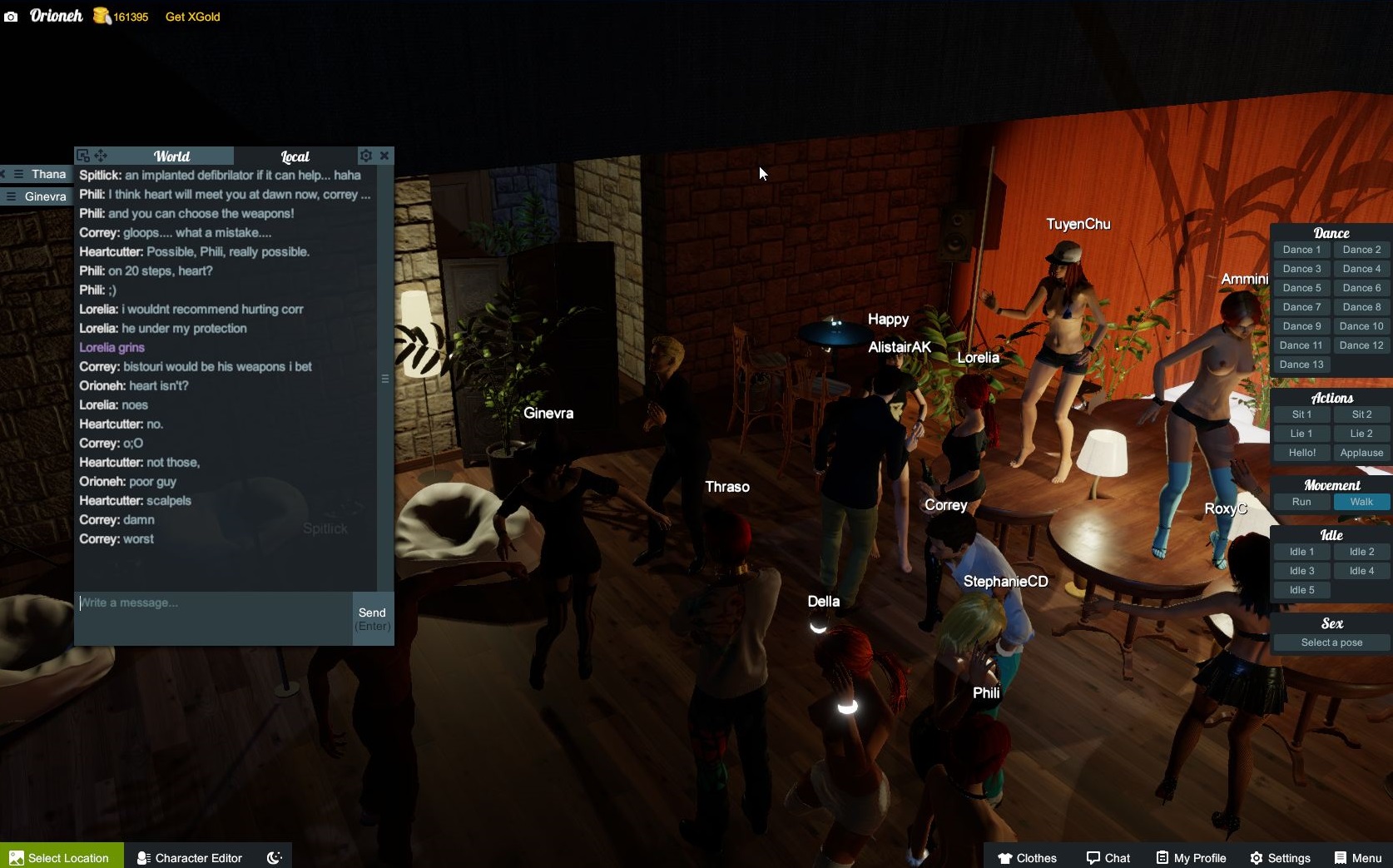Open the Select Location menu
This screenshot has height=868, width=1393.
point(61,857)
